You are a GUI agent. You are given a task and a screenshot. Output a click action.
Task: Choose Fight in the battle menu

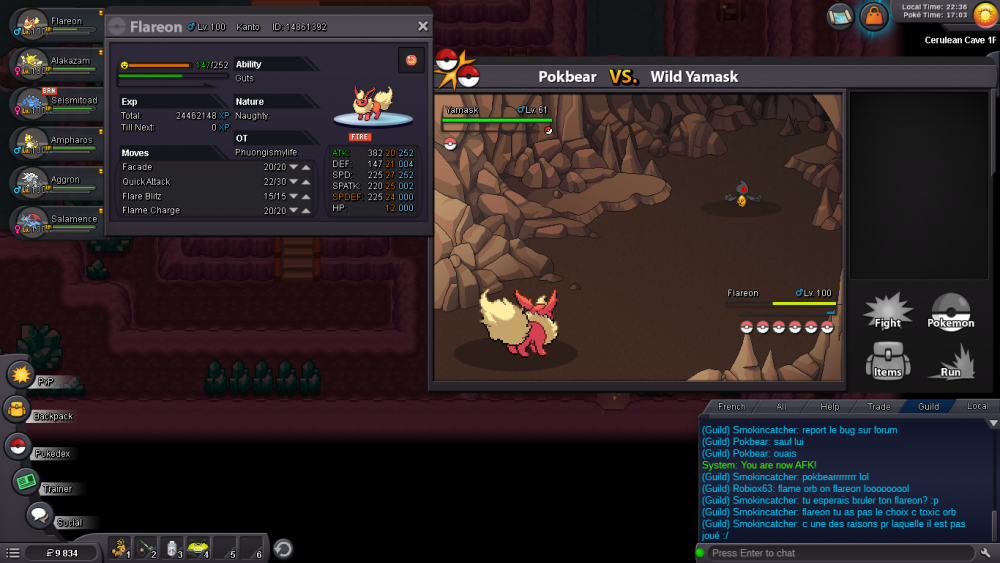887,311
